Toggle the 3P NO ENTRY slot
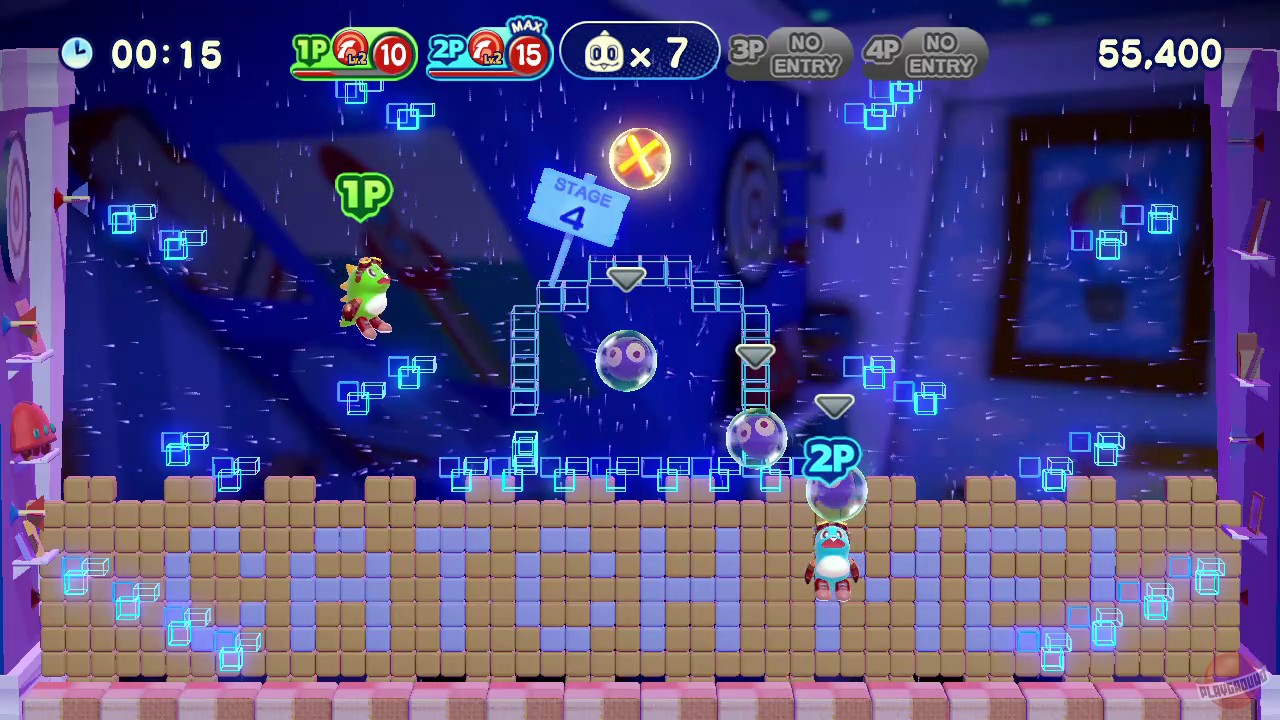This screenshot has height=720, width=1280. 790,53
